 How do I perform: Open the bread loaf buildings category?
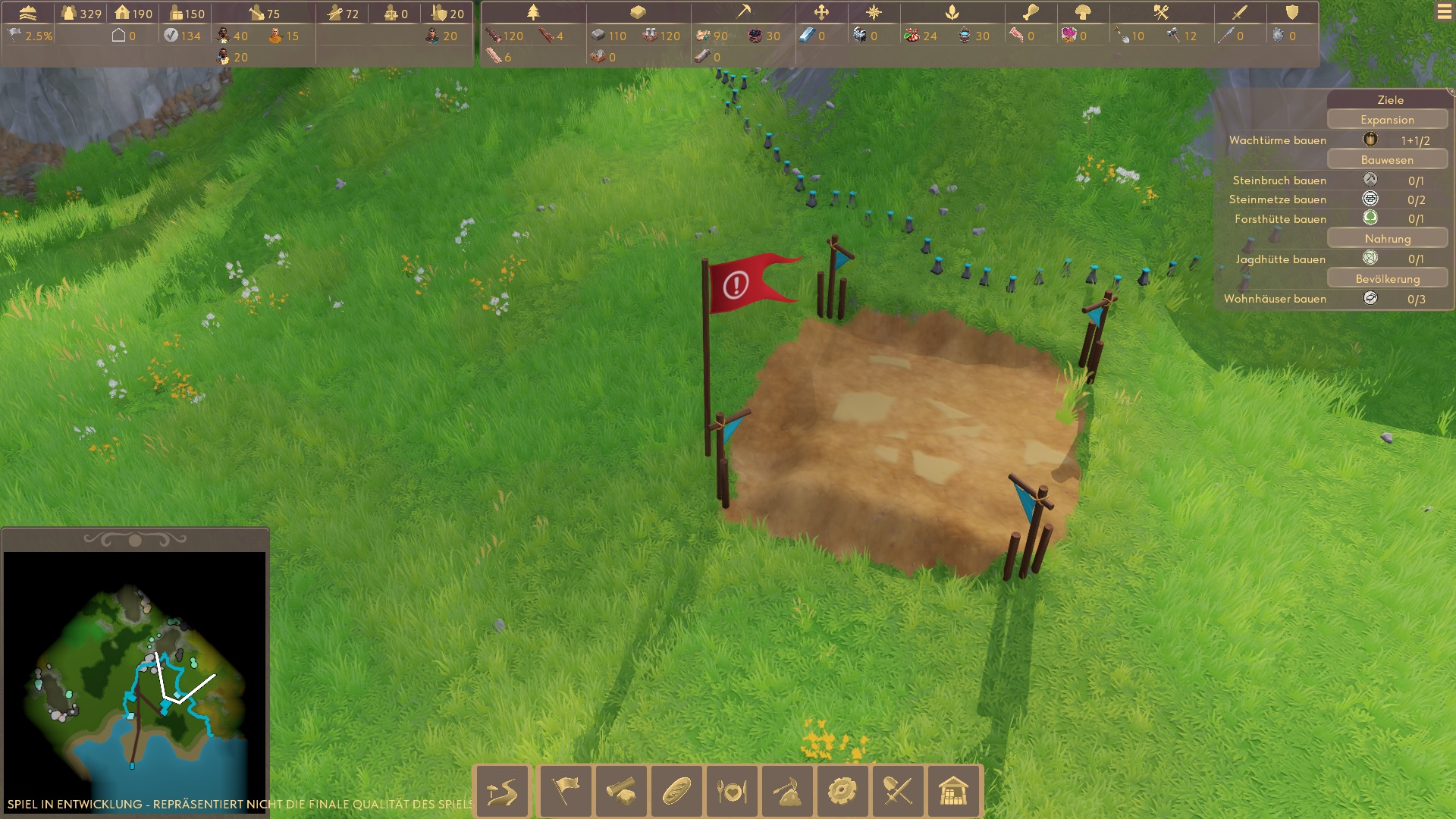point(676,792)
